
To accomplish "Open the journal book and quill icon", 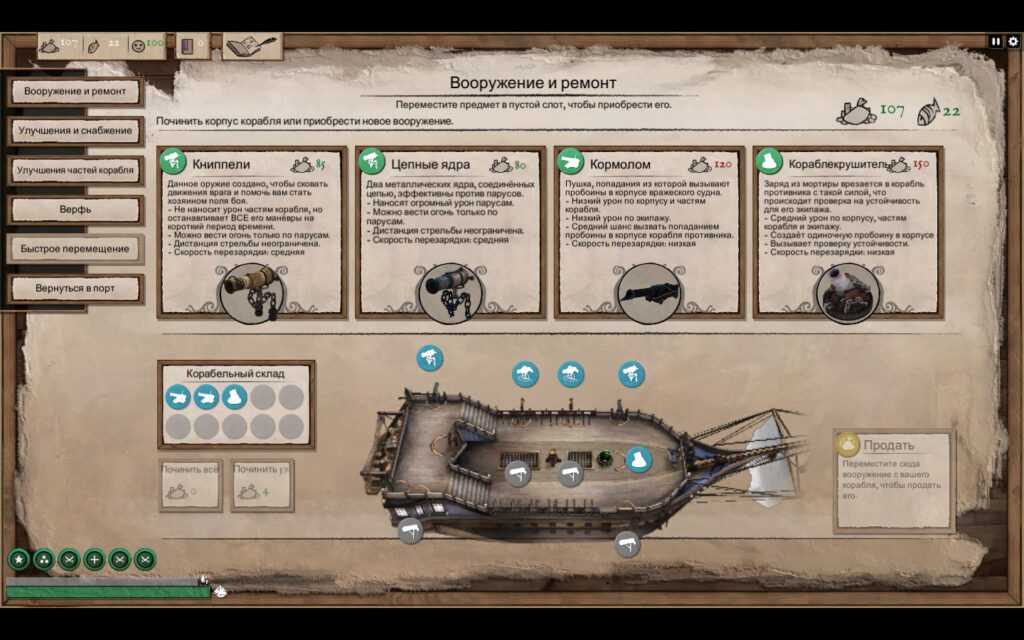I will [252, 46].
